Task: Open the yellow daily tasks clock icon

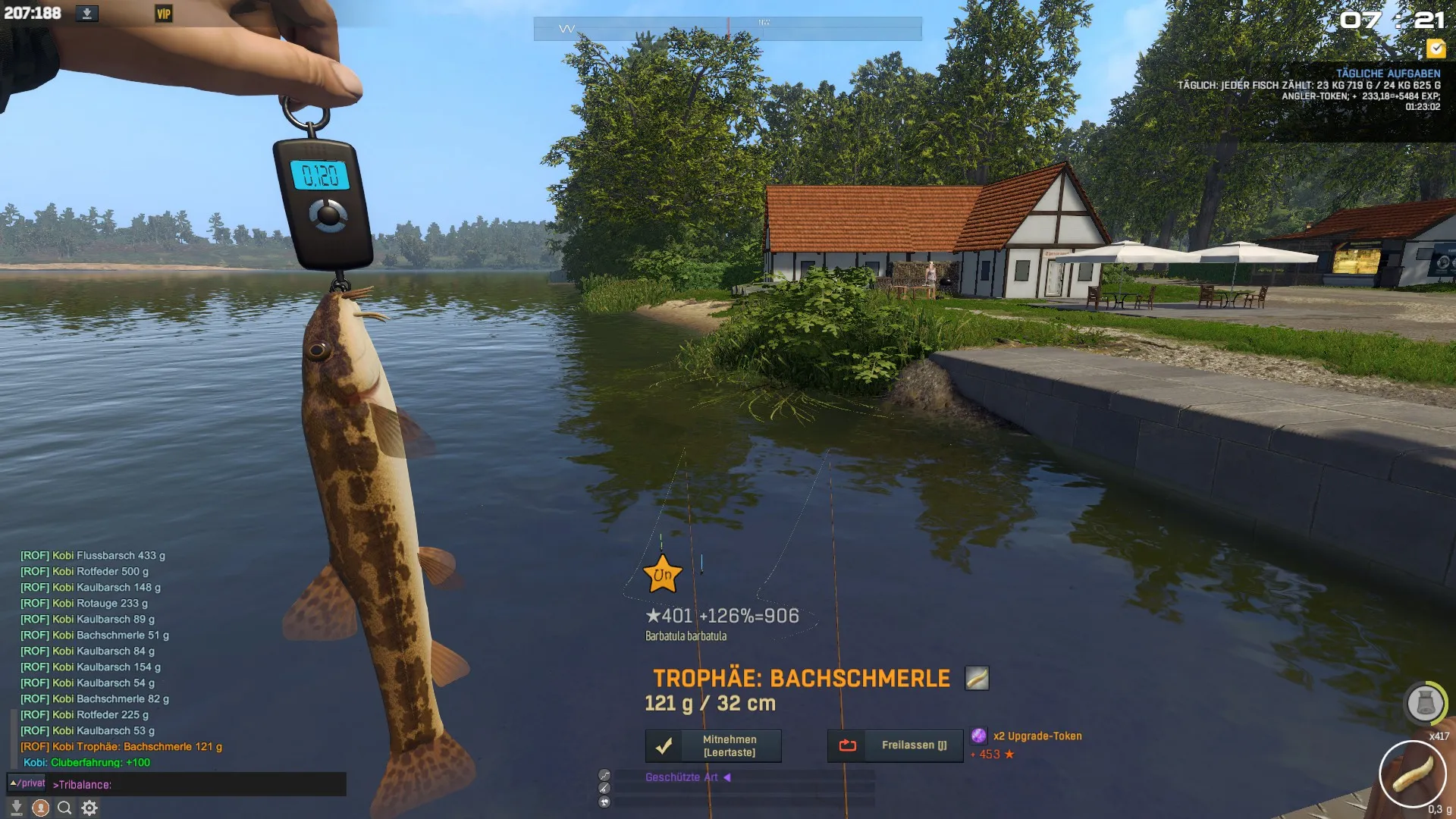Action: 1436,49
